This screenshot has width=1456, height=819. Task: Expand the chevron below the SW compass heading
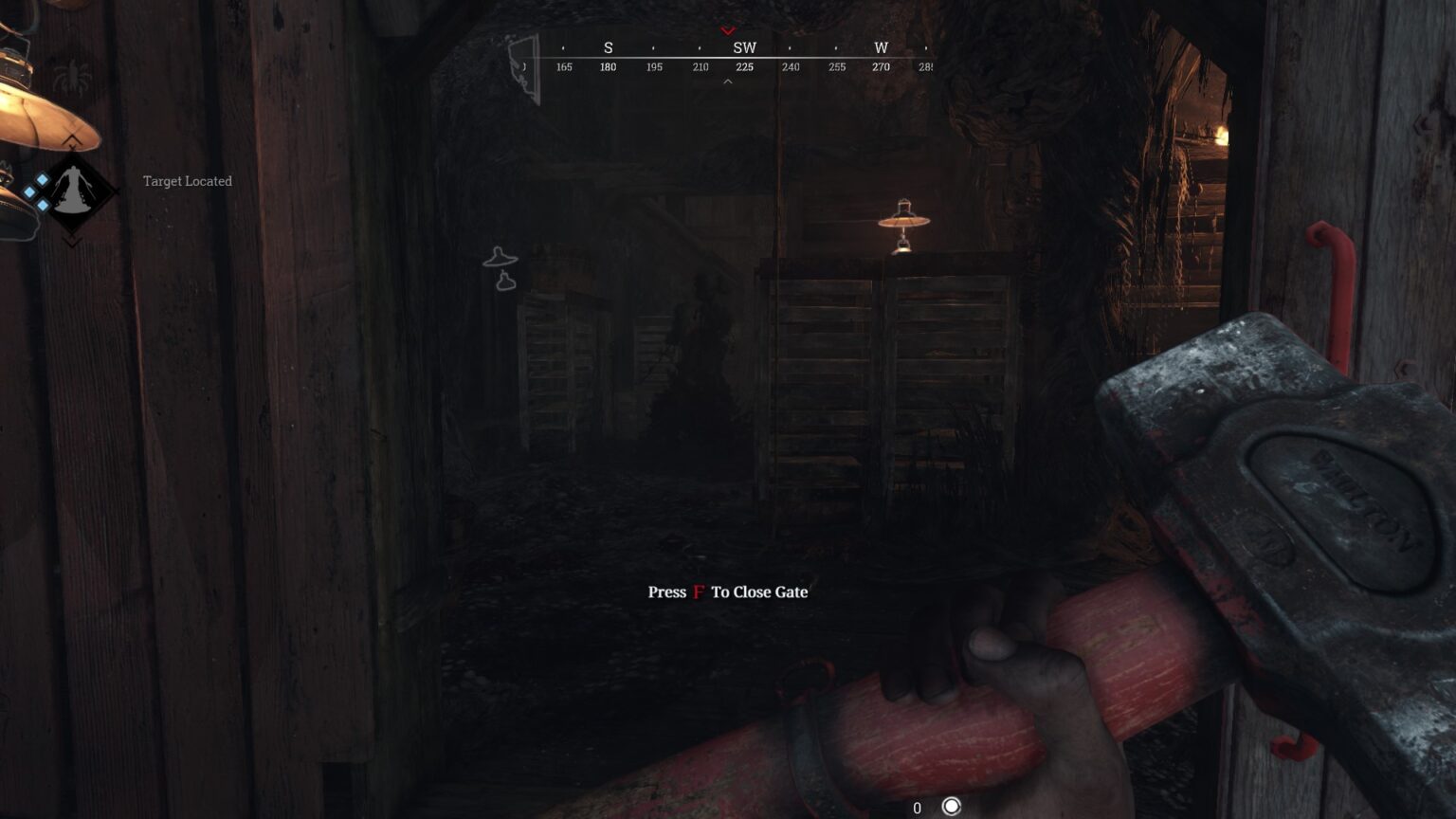728,82
